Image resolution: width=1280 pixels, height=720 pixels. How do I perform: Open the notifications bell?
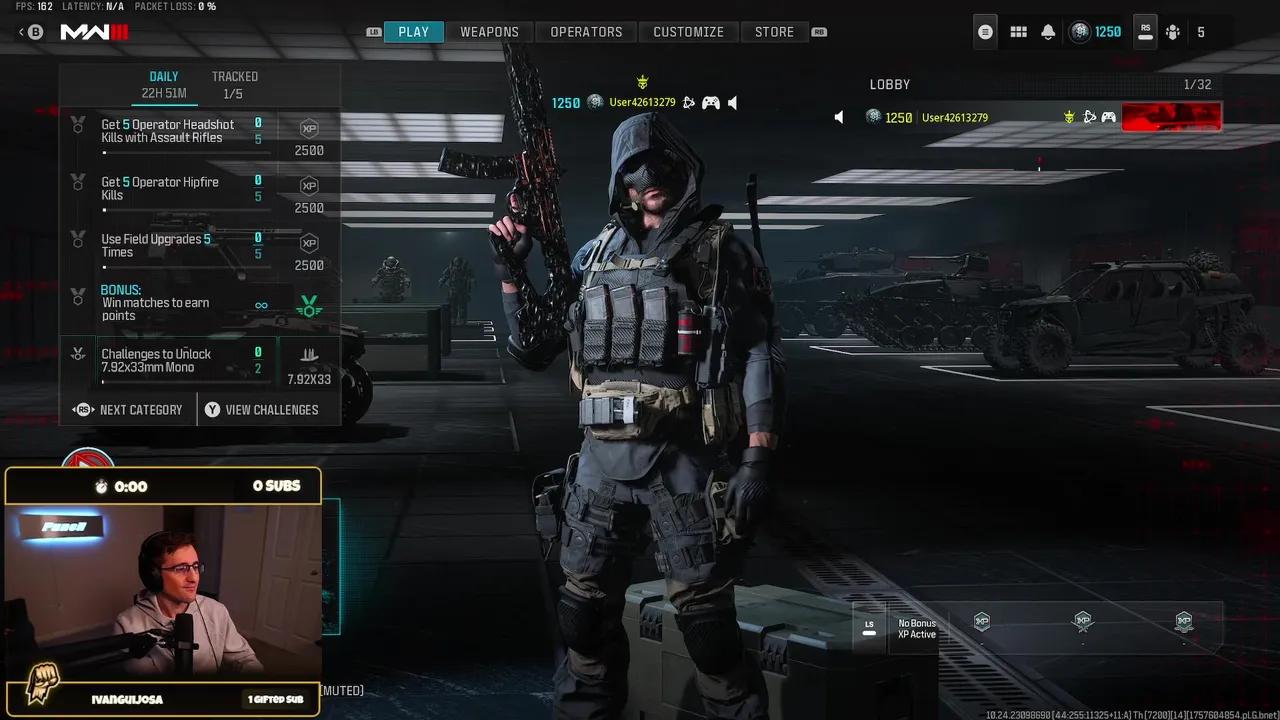(x=1048, y=32)
